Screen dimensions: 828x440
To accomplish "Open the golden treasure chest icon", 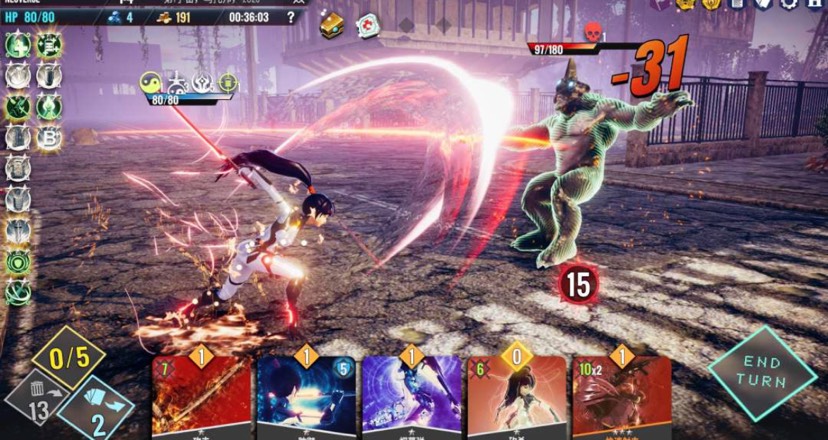I will tap(332, 25).
